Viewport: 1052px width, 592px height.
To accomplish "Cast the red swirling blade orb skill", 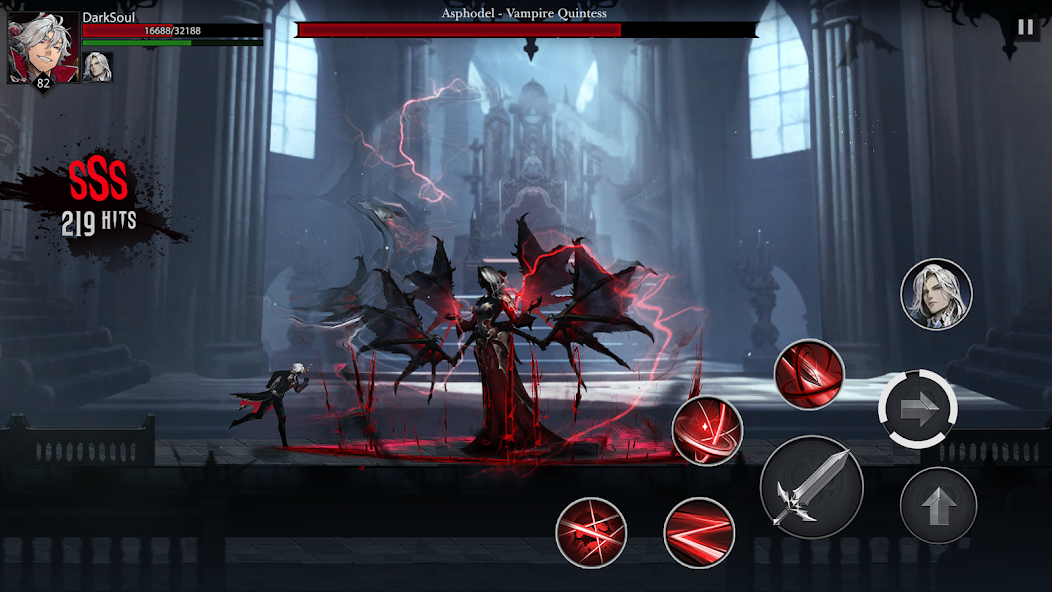I will [809, 374].
